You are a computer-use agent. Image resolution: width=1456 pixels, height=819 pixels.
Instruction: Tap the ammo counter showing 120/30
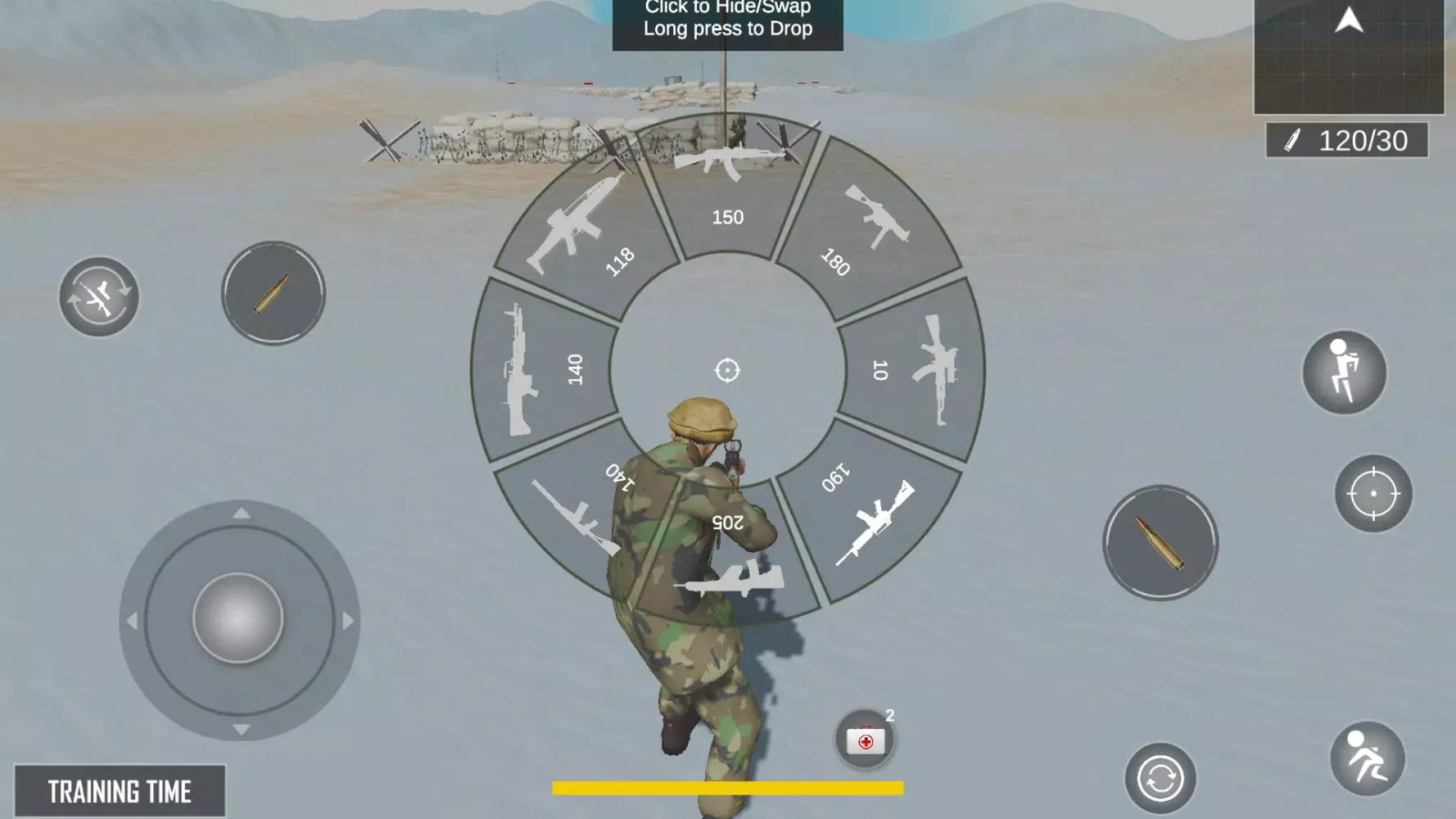pos(1347,141)
